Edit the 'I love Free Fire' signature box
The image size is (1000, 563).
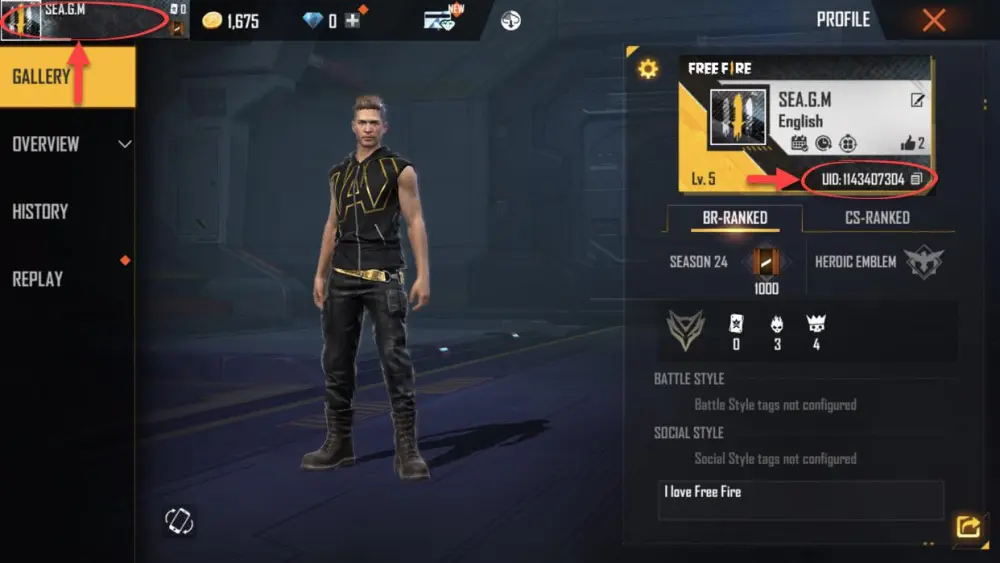click(x=800, y=499)
